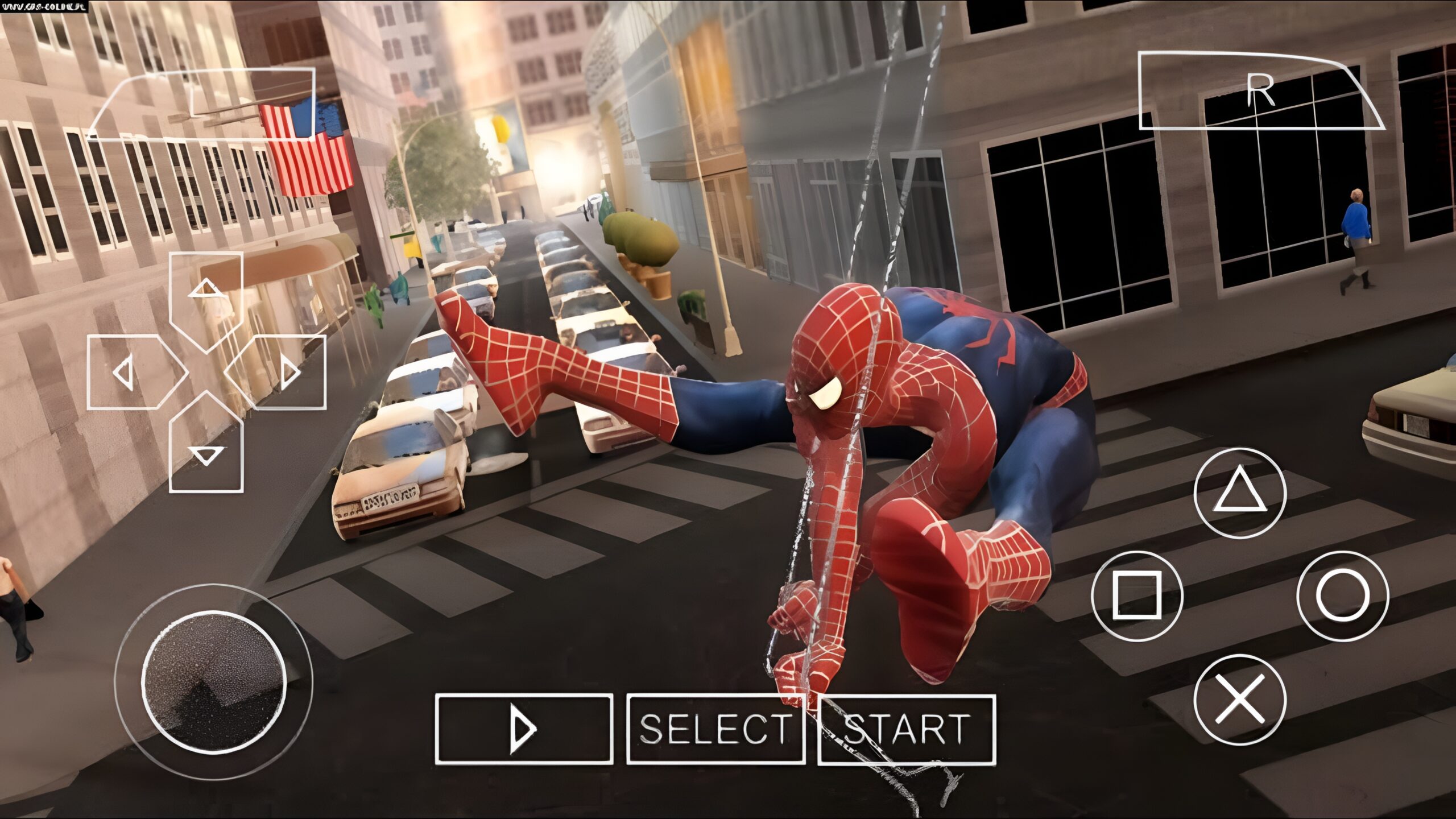This screenshot has width=1456, height=819.
Task: Tap the circle action button
Action: point(1343,595)
